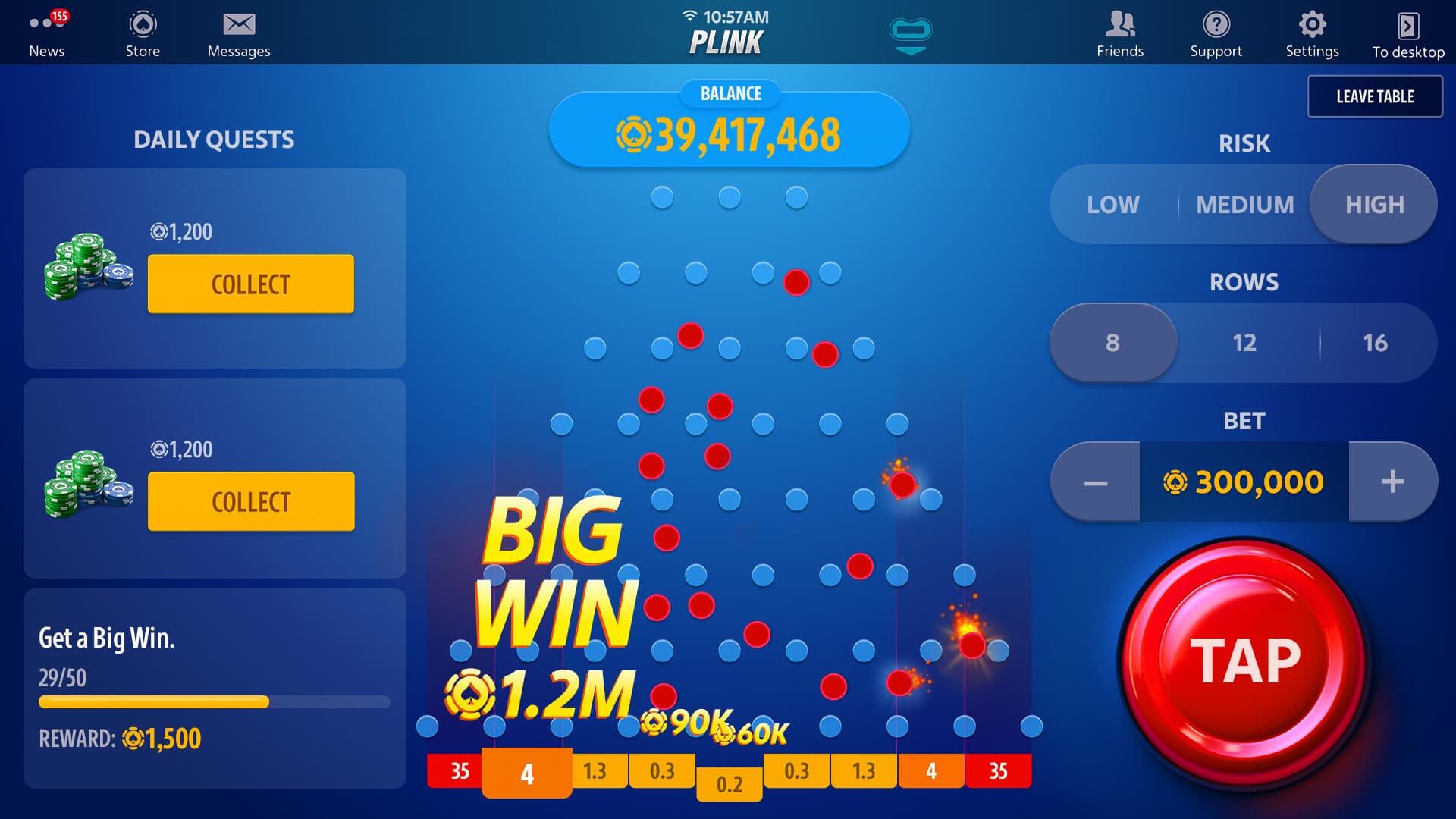The width and height of the screenshot is (1456, 819).
Task: Click the teal app logo at top center
Action: (912, 33)
